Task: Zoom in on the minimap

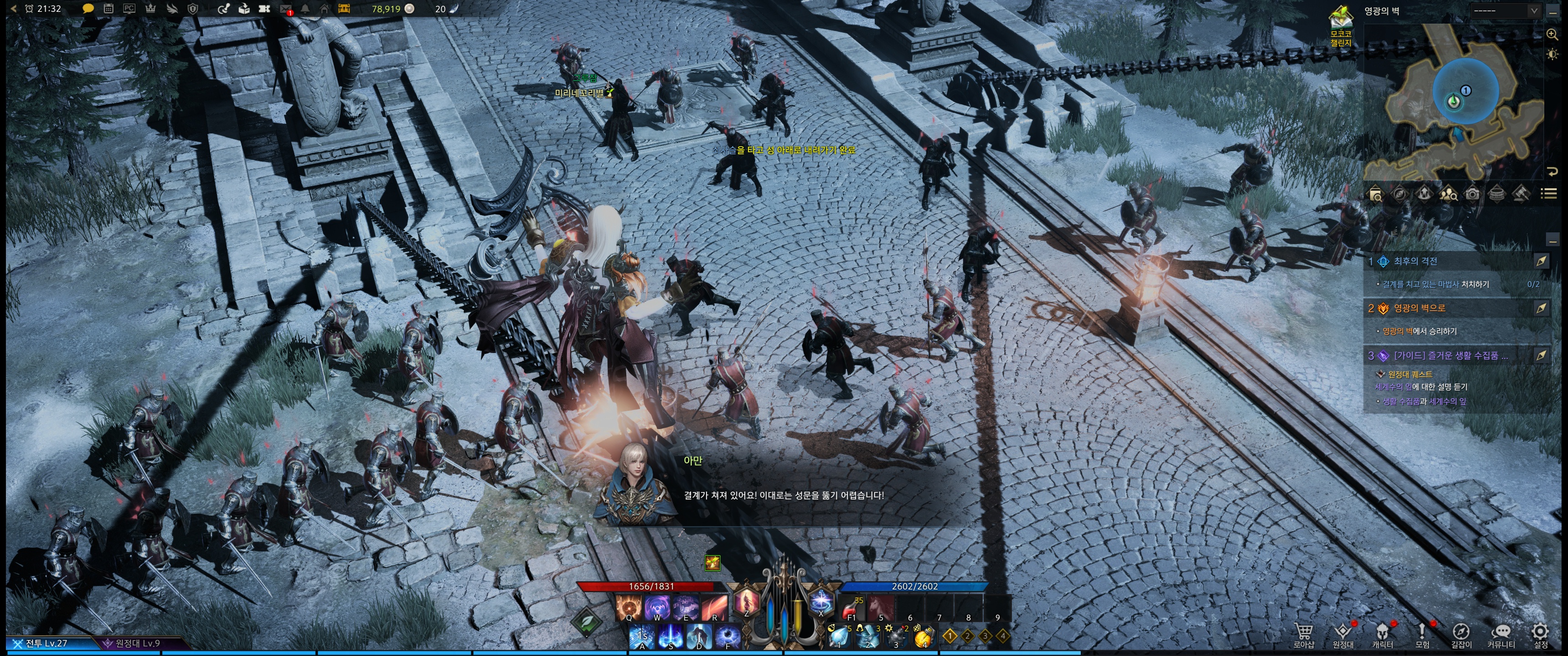Action: 1552,34
